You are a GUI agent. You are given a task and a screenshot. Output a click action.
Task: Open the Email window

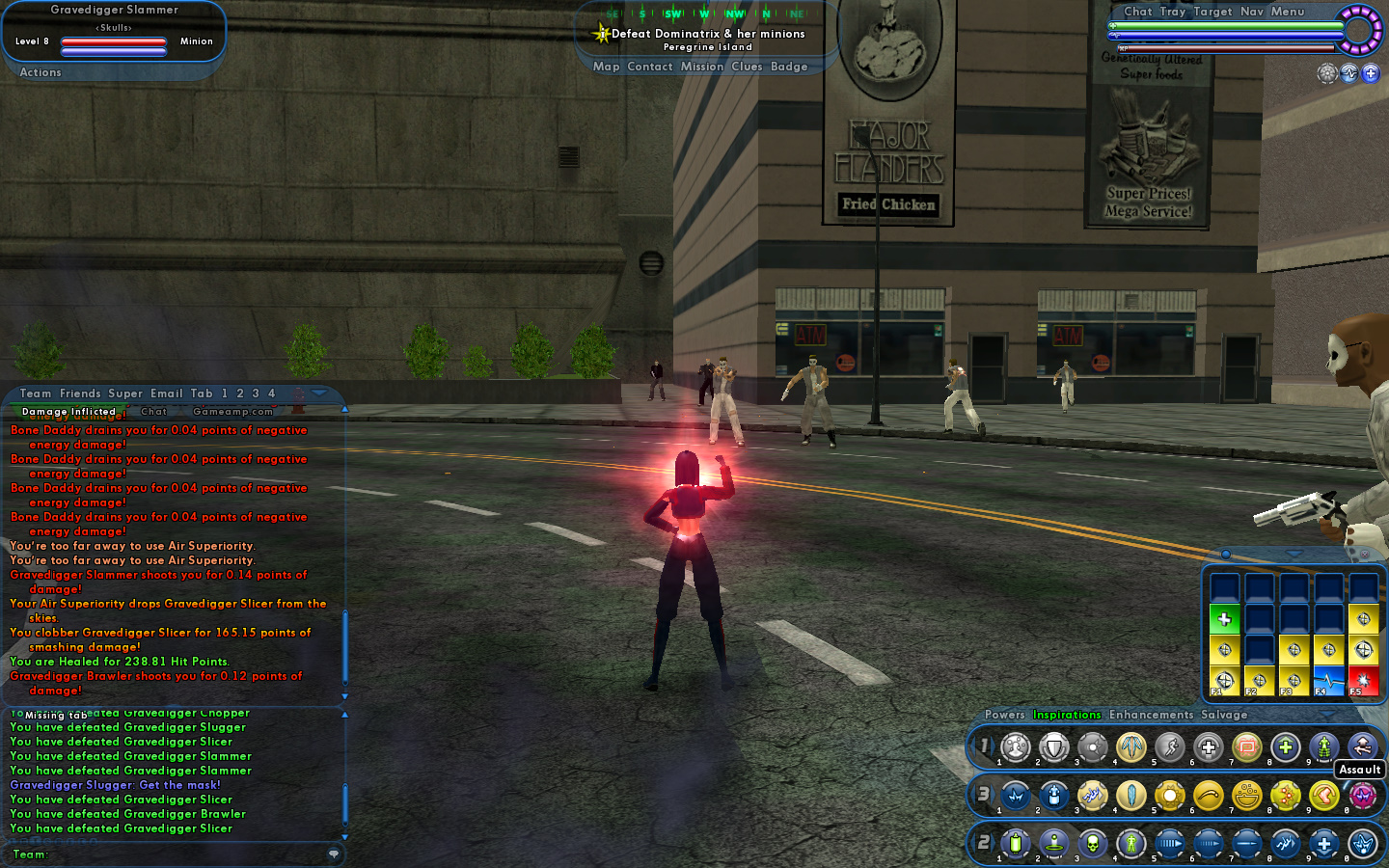(166, 393)
